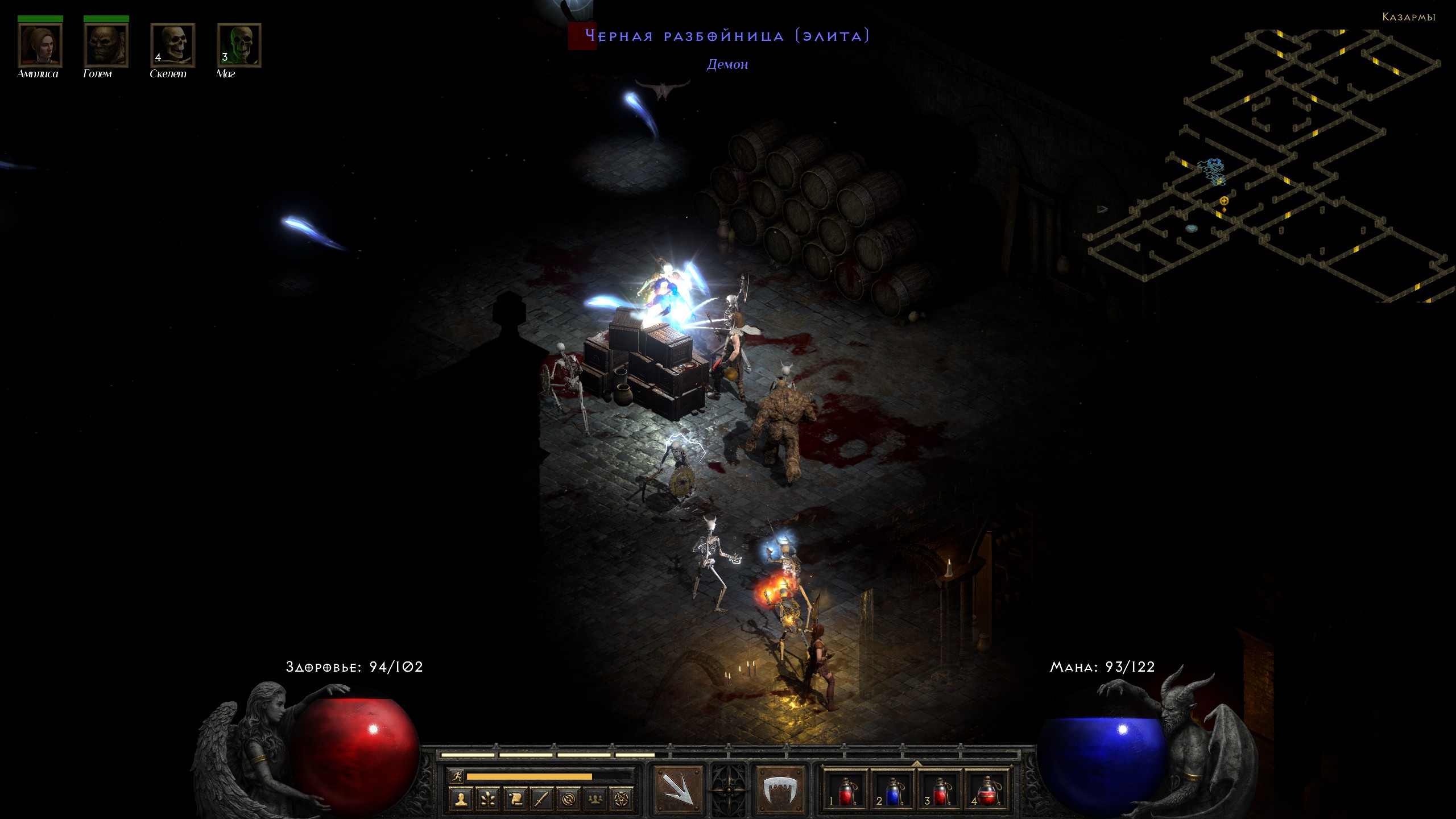Image resolution: width=1456 pixels, height=819 pixels.
Task: Toggle the run/walk running man icon
Action: point(456,776)
